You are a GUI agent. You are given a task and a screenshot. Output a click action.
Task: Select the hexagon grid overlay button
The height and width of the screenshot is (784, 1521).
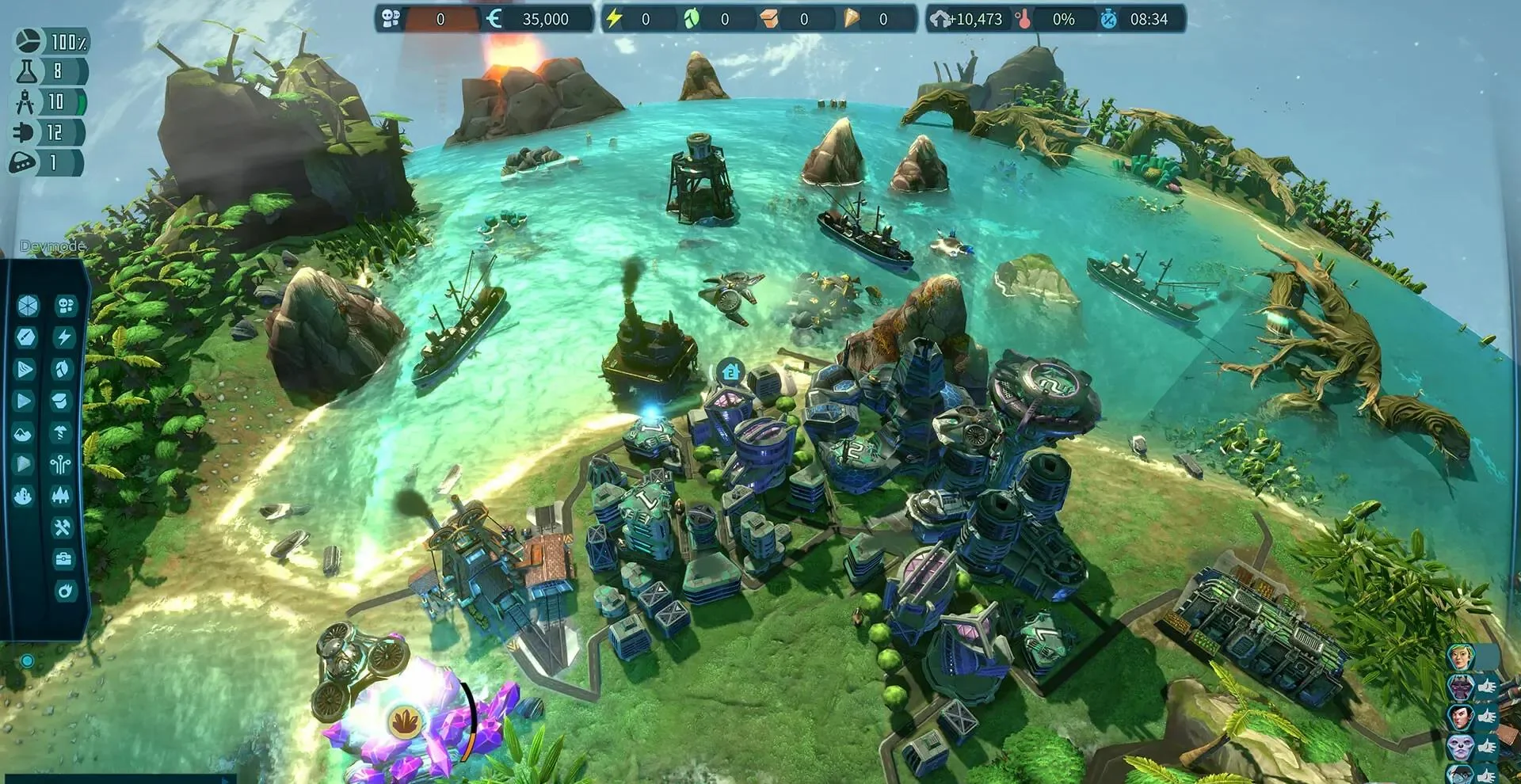pyautogui.click(x=27, y=306)
